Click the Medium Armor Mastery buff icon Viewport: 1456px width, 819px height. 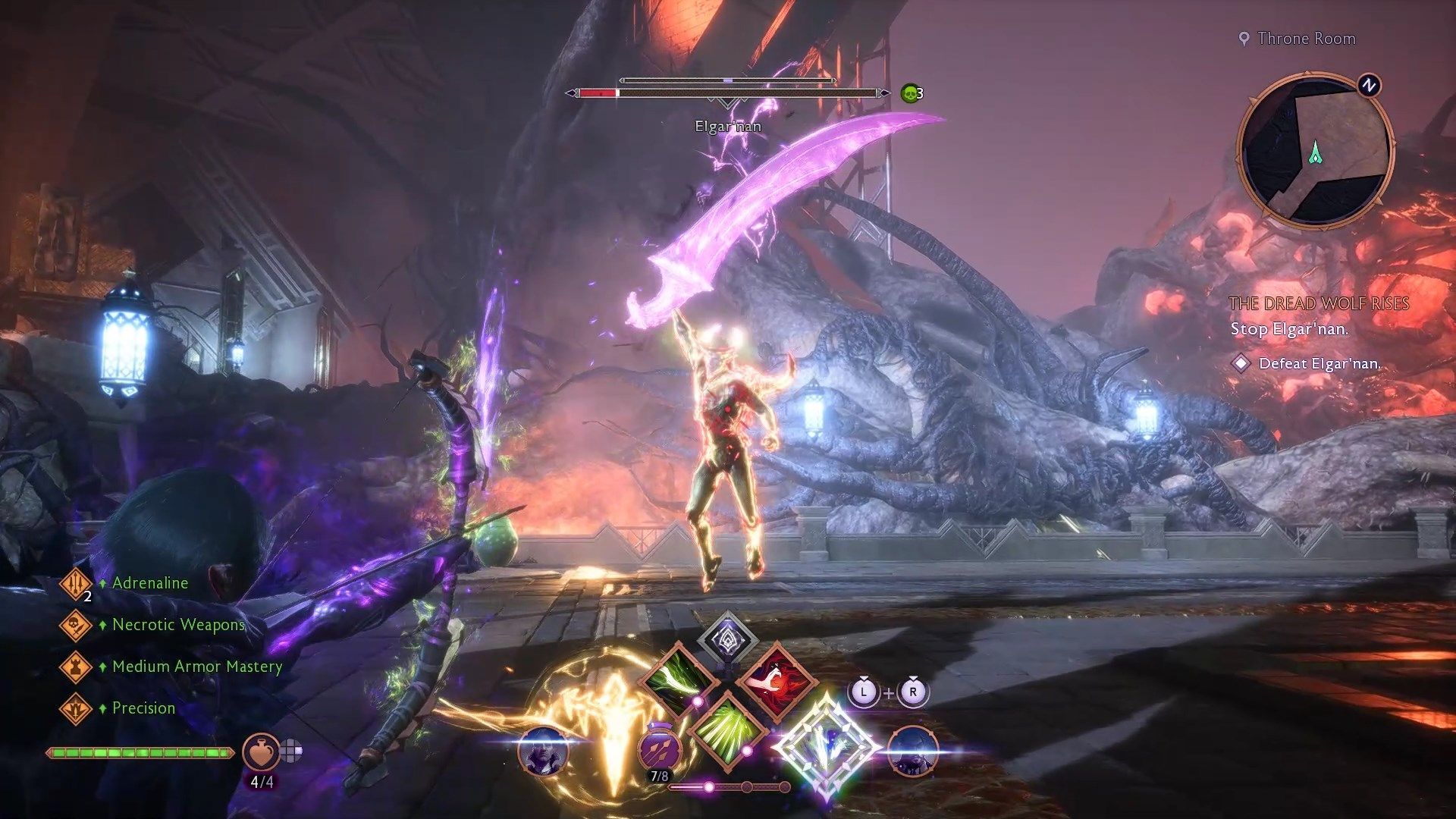coord(76,667)
